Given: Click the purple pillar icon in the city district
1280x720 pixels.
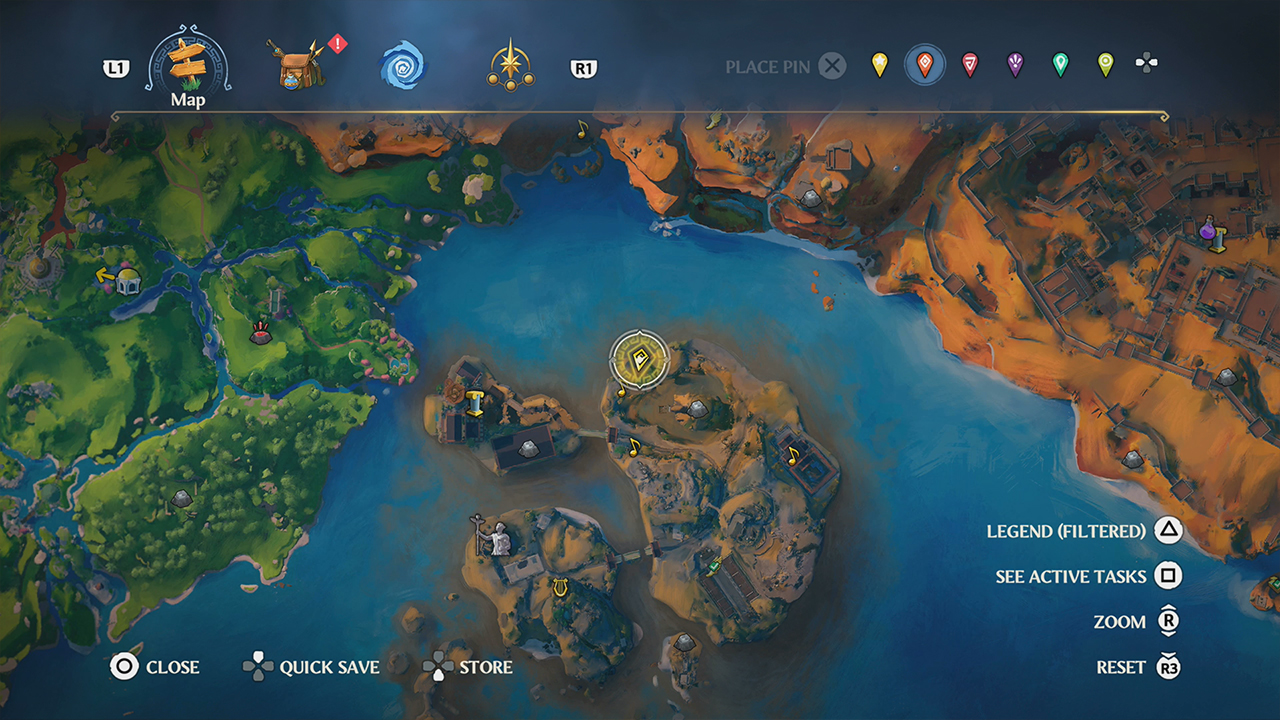Looking at the screenshot, I should tap(1213, 233).
